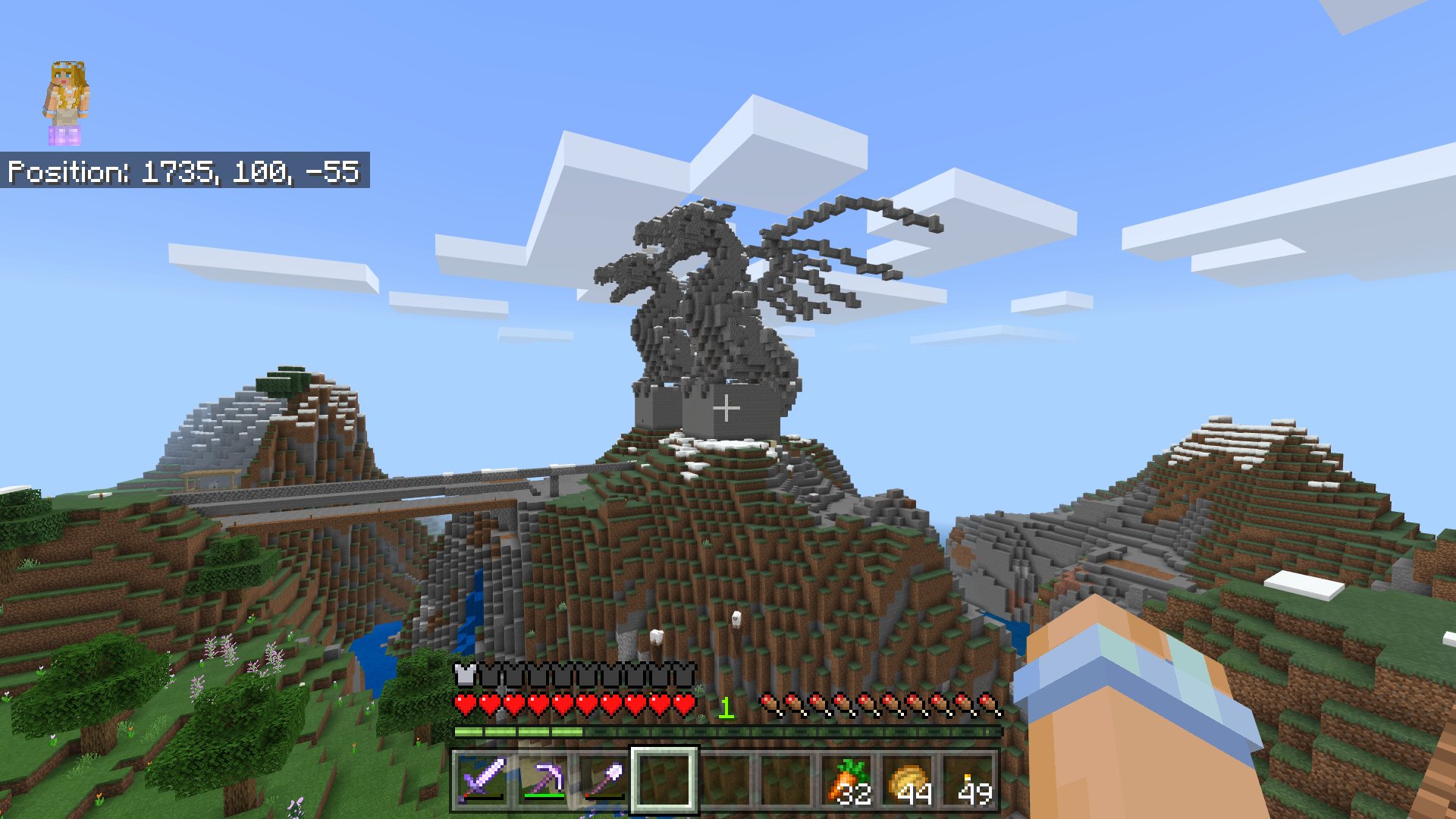Click the crosshair at screen center

(728, 409)
